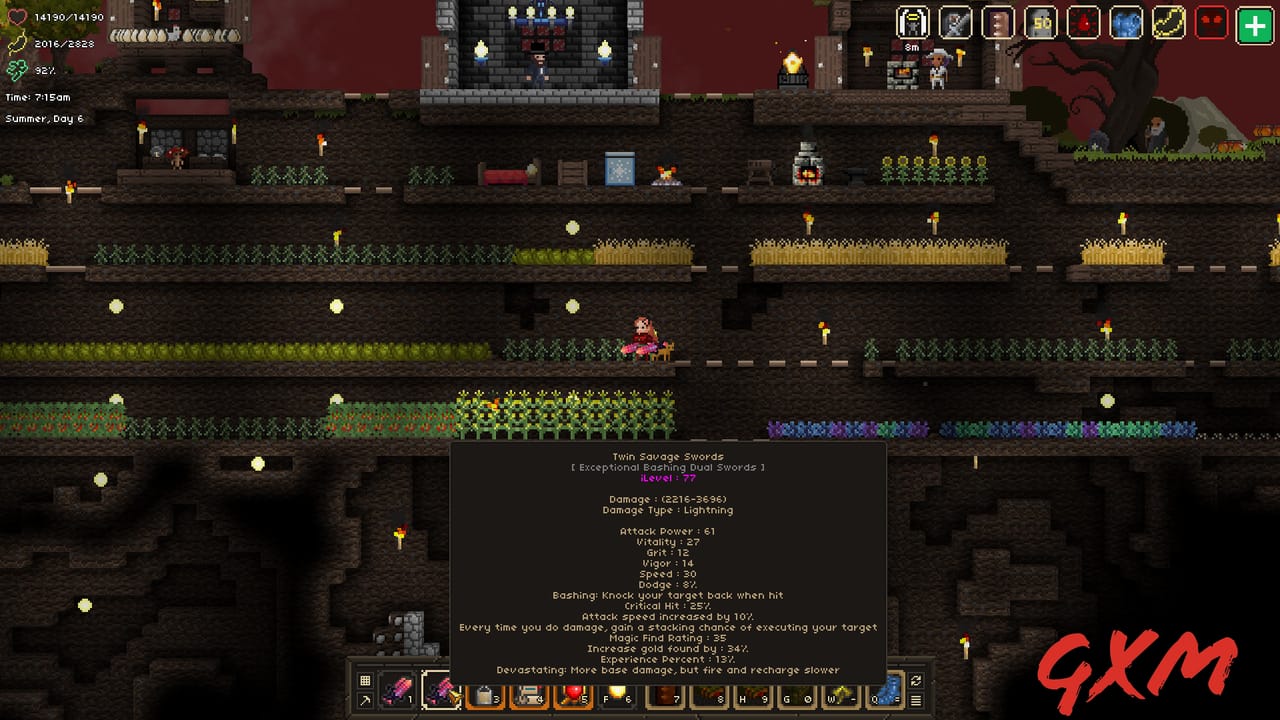1280x720 pixels.
Task: Open the quest journal scroll icon
Action: (997, 22)
